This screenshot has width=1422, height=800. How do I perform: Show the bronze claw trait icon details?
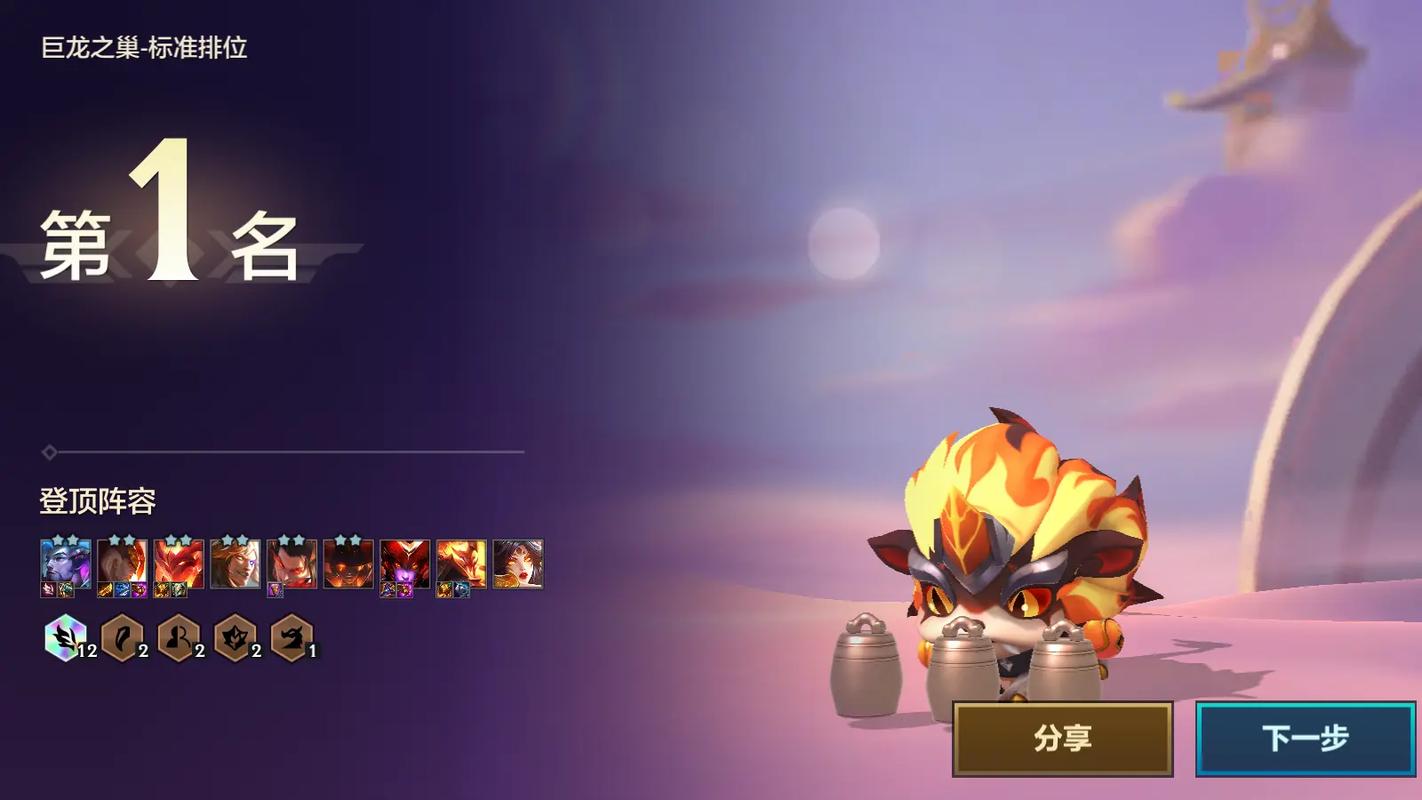(x=122, y=637)
